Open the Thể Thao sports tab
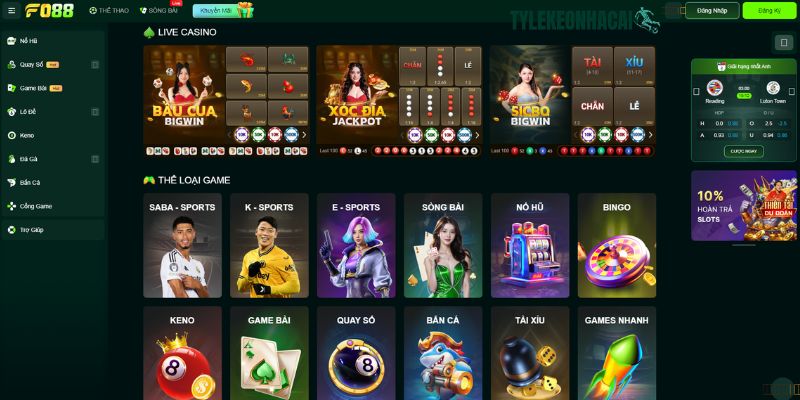The height and width of the screenshot is (400, 800). pyautogui.click(x=109, y=10)
